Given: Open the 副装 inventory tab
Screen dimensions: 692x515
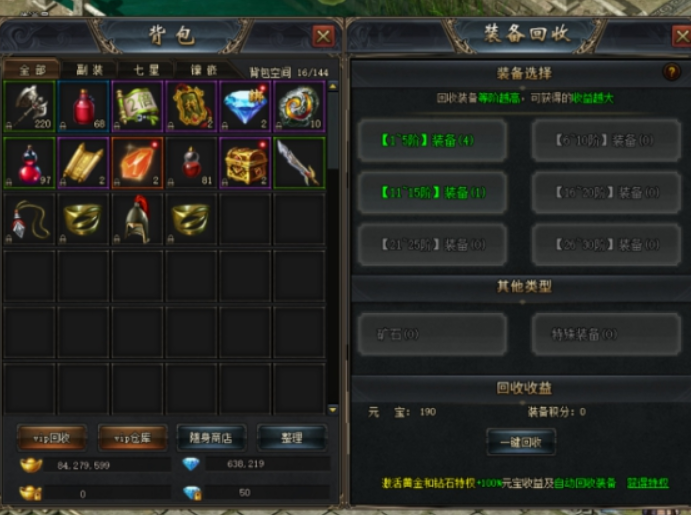Looking at the screenshot, I should [86, 70].
